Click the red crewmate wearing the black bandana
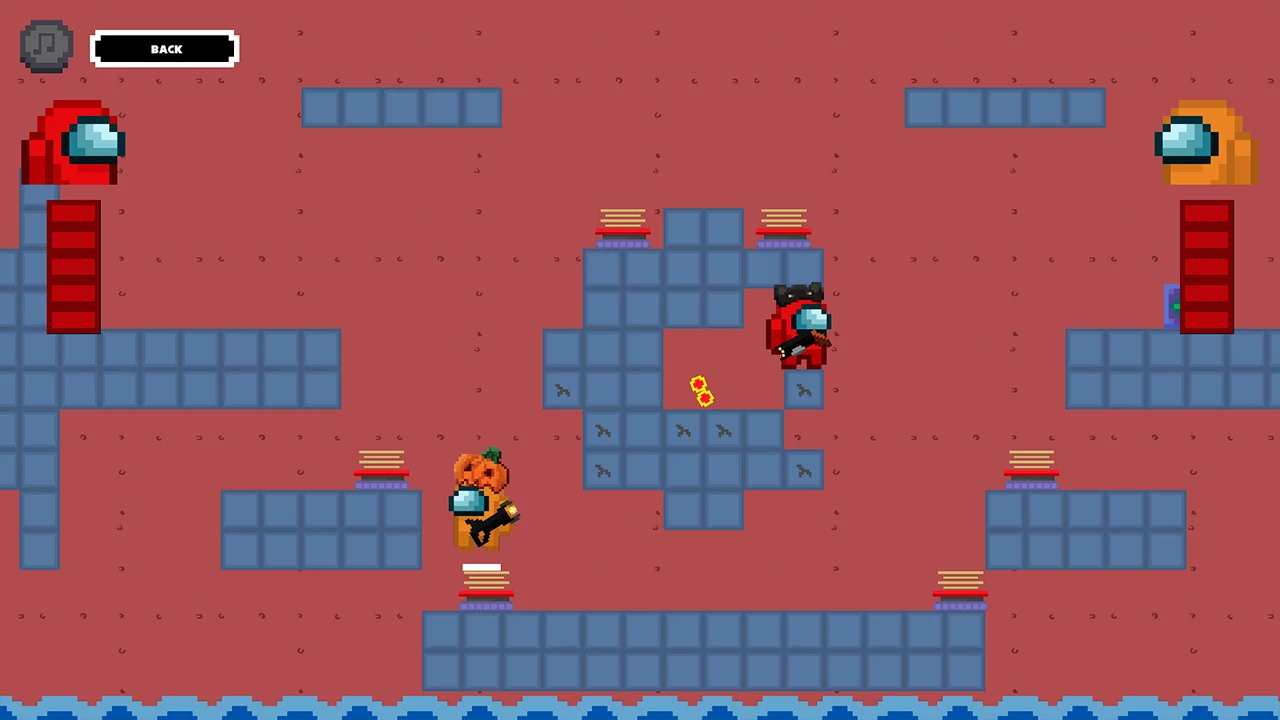Viewport: 1280px width, 720px height. 800,325
